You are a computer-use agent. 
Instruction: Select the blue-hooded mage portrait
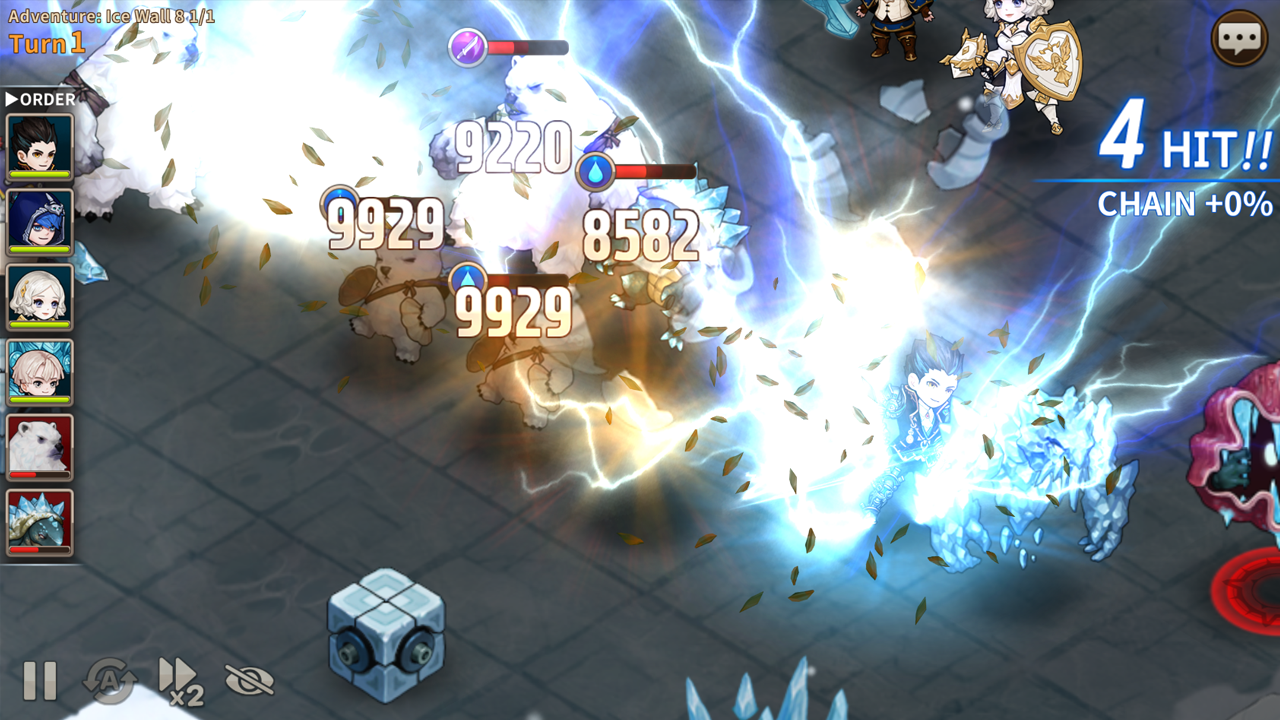38,221
